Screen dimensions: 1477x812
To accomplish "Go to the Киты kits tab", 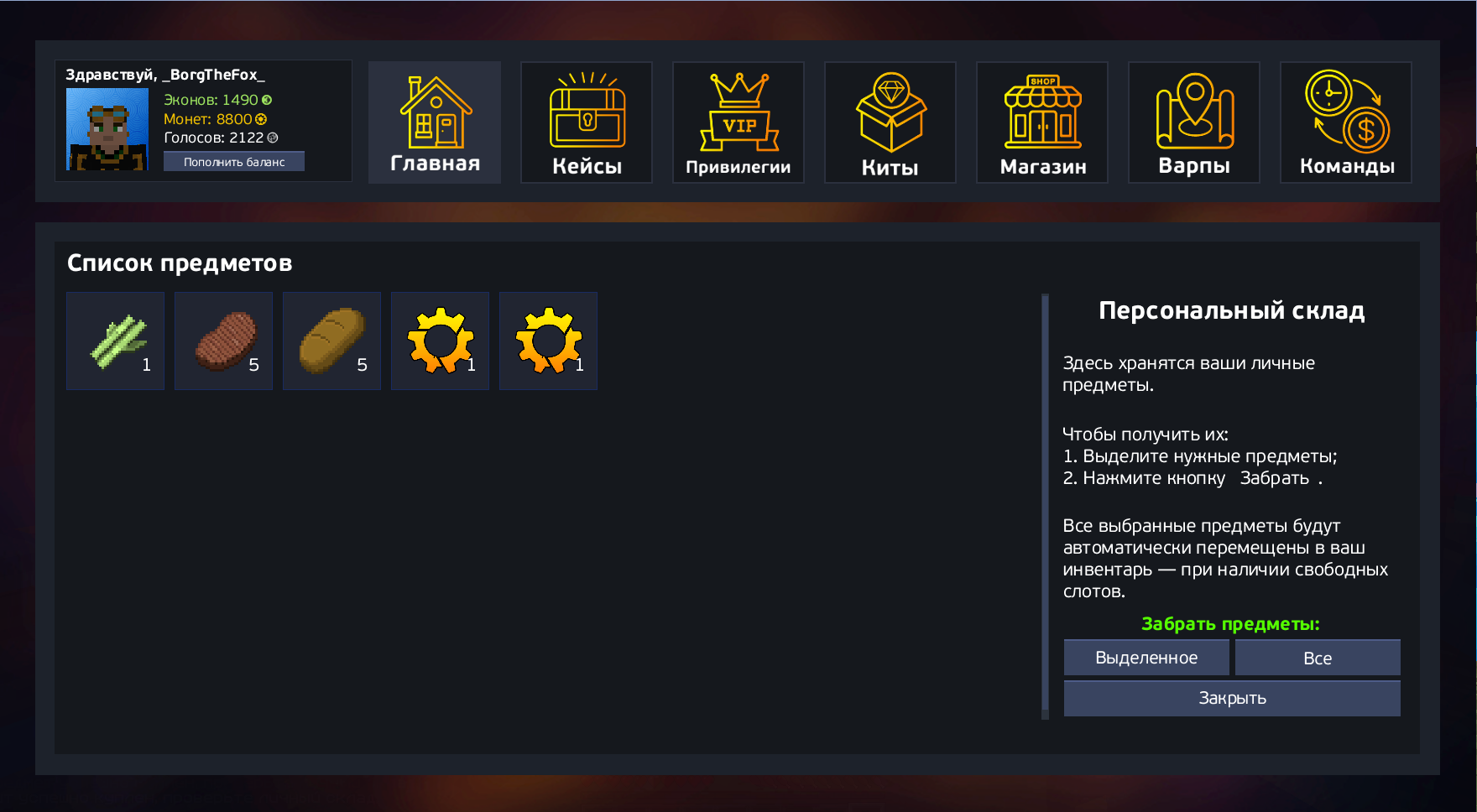I will click(x=890, y=122).
